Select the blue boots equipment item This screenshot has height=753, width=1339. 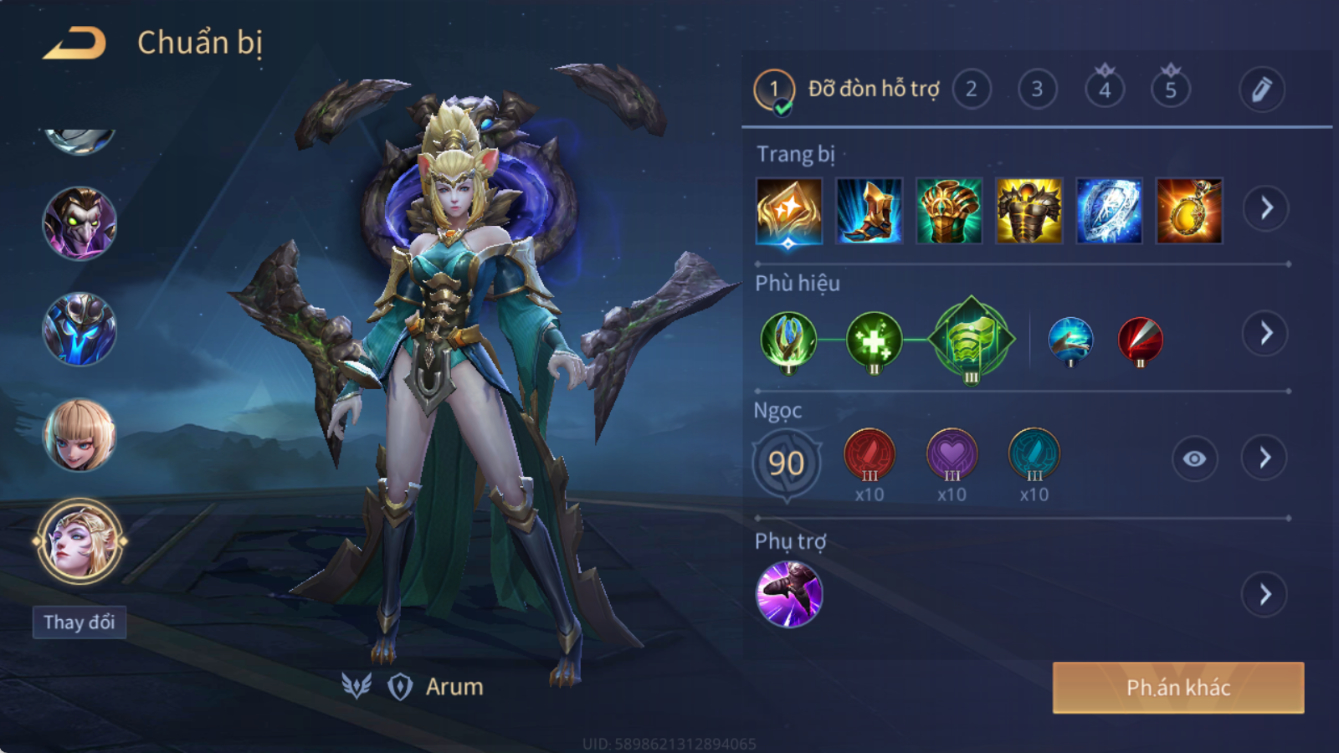(869, 211)
